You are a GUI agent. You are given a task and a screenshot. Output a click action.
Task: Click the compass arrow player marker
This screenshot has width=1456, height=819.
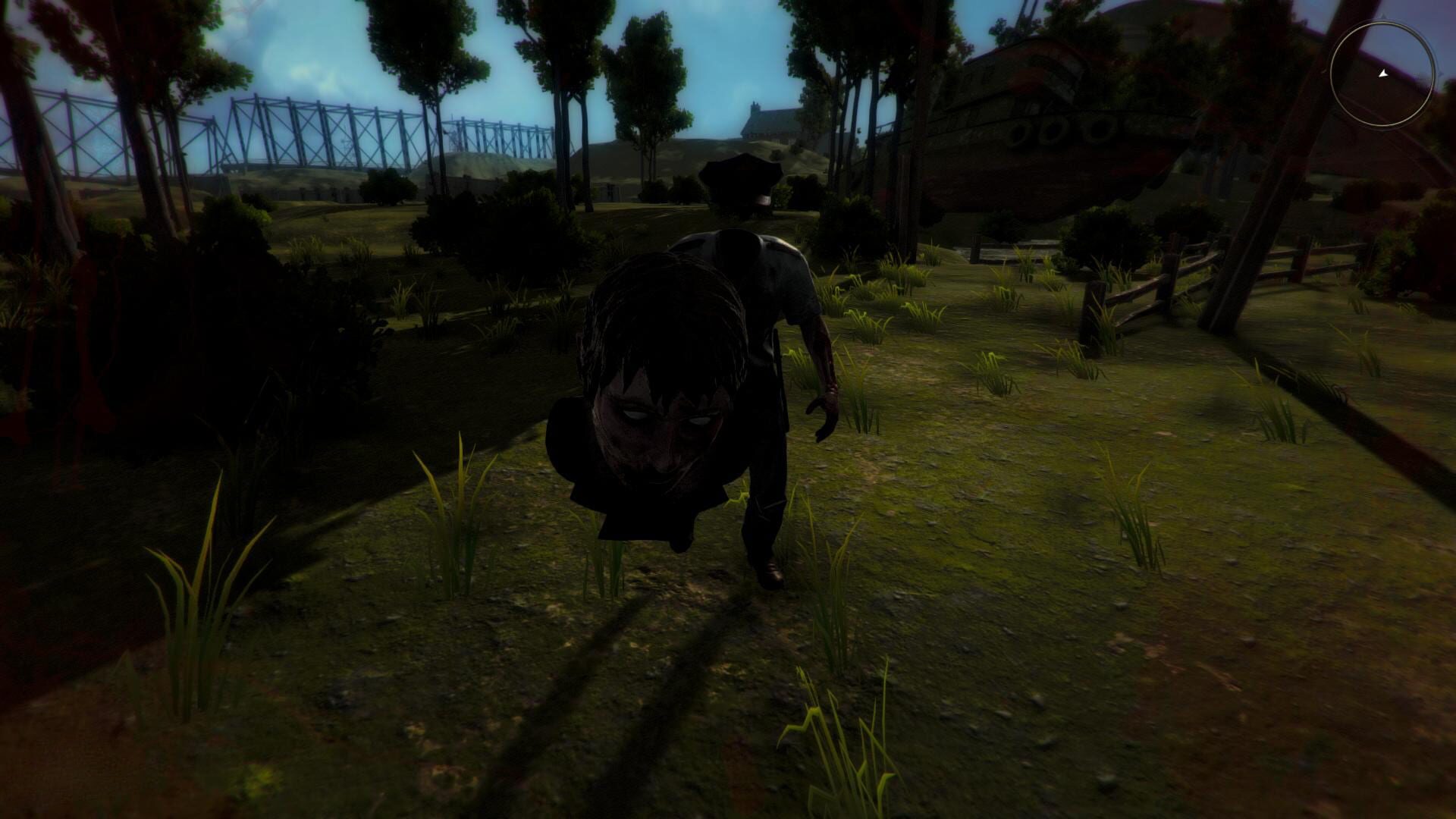point(1383,74)
